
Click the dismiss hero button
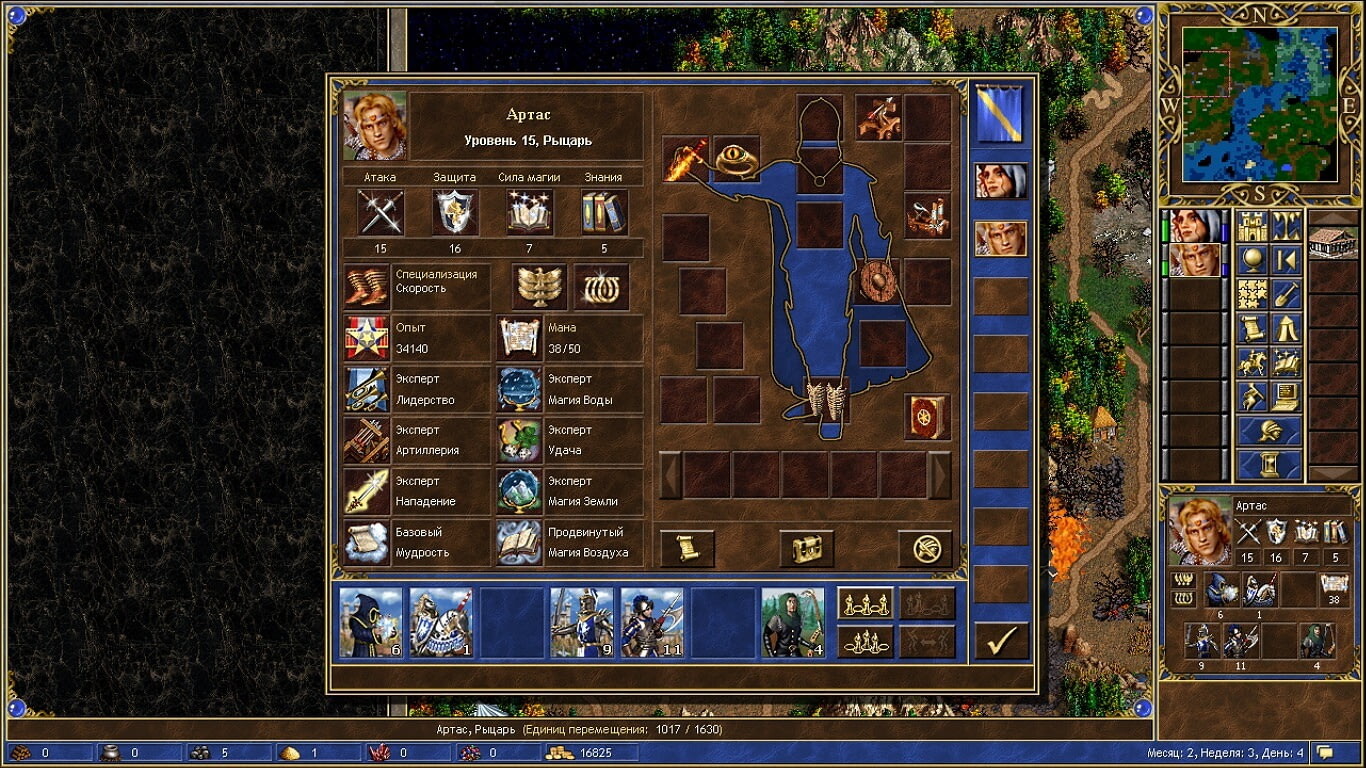[925, 548]
